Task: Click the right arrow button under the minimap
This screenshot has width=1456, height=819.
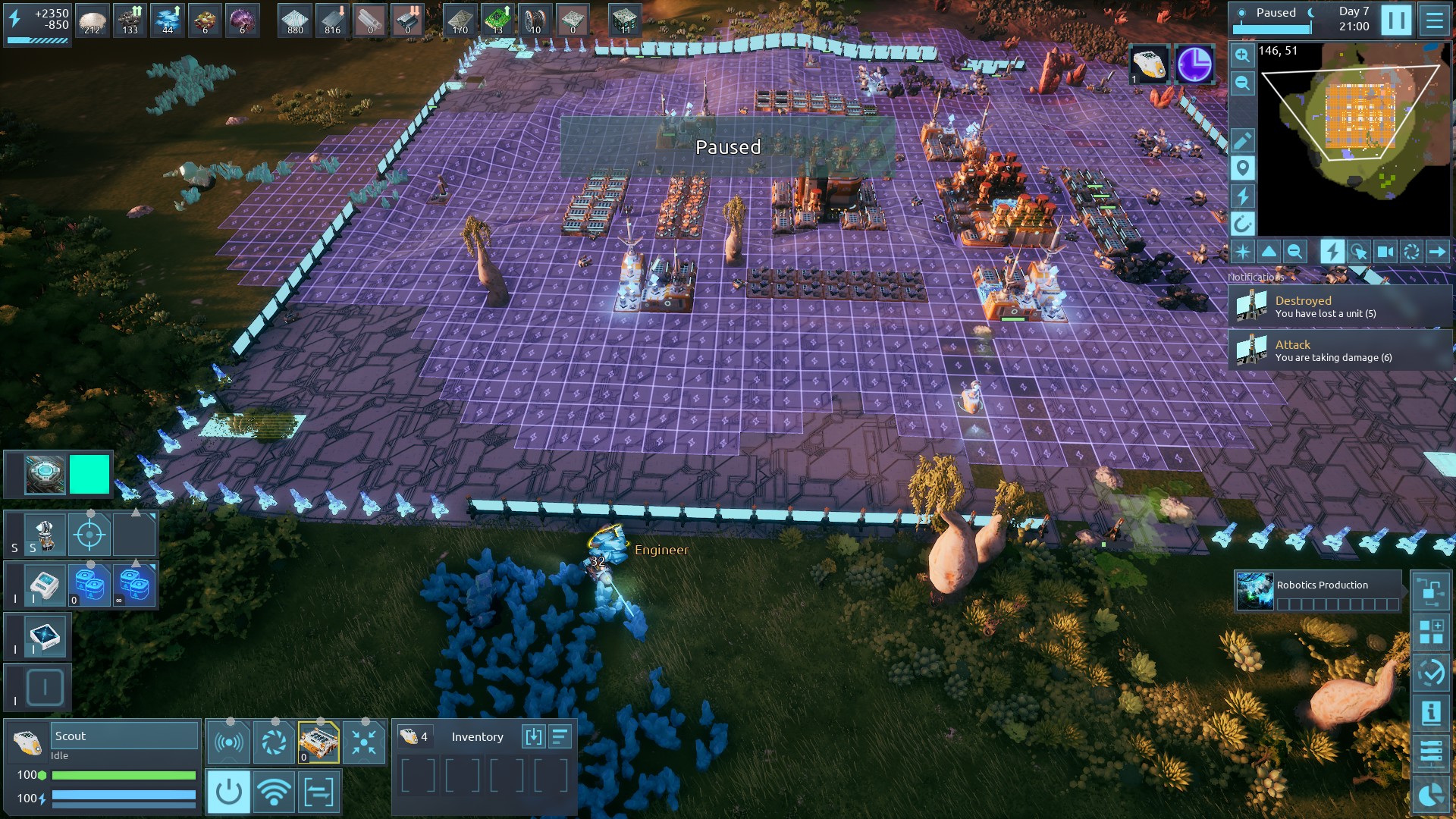Action: [1437, 252]
